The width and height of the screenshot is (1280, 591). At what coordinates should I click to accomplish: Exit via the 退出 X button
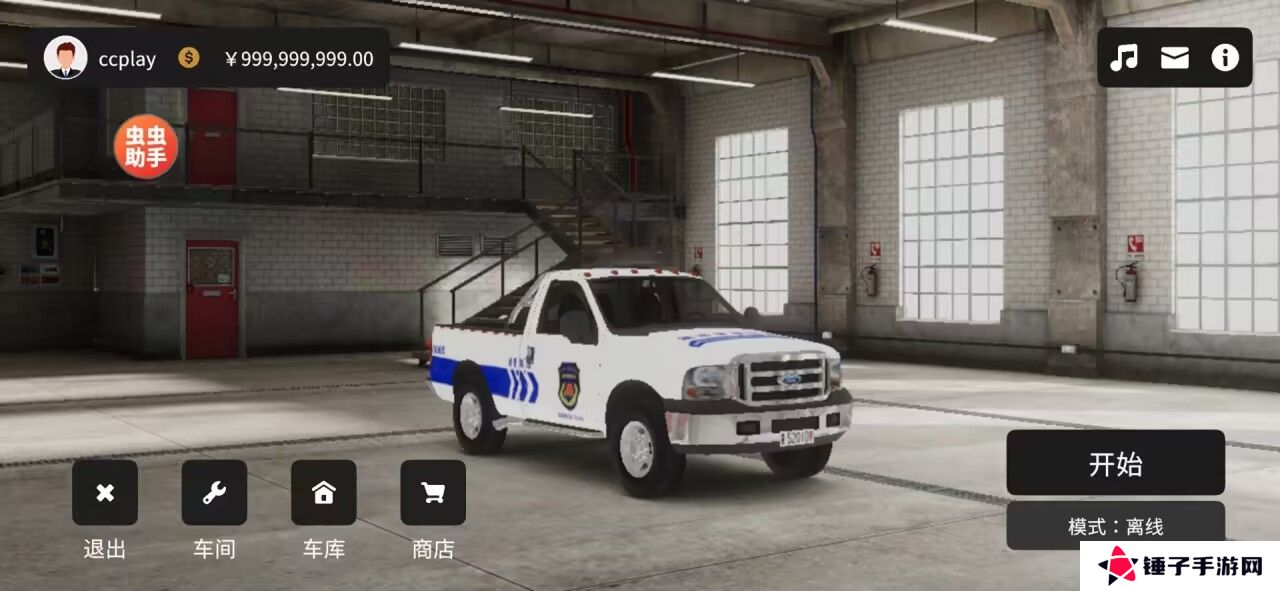105,493
